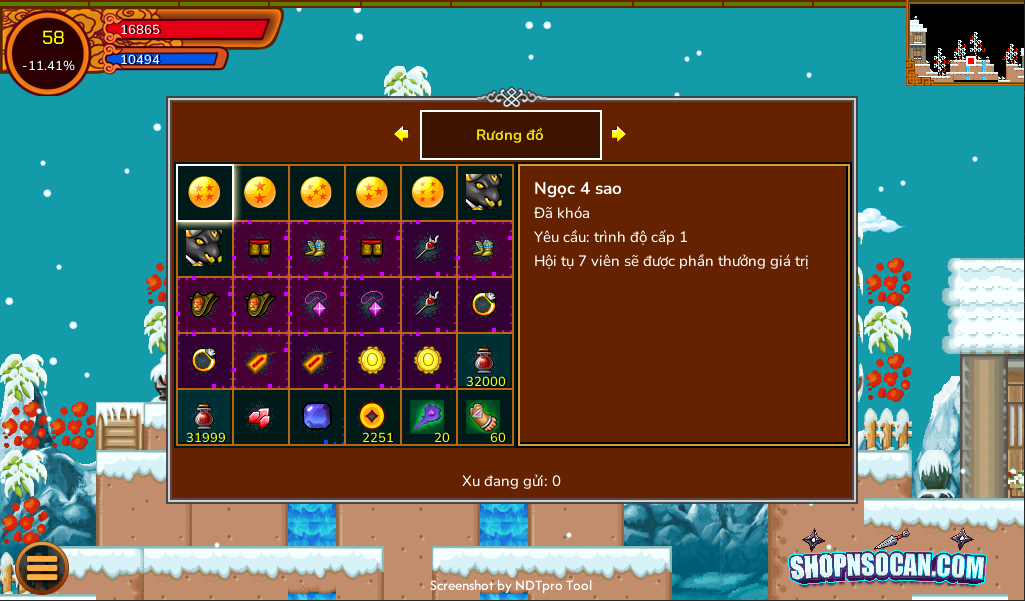Viewport: 1025px width, 601px height.
Task: Go to the previous tab with left arrow
Action: click(x=401, y=134)
